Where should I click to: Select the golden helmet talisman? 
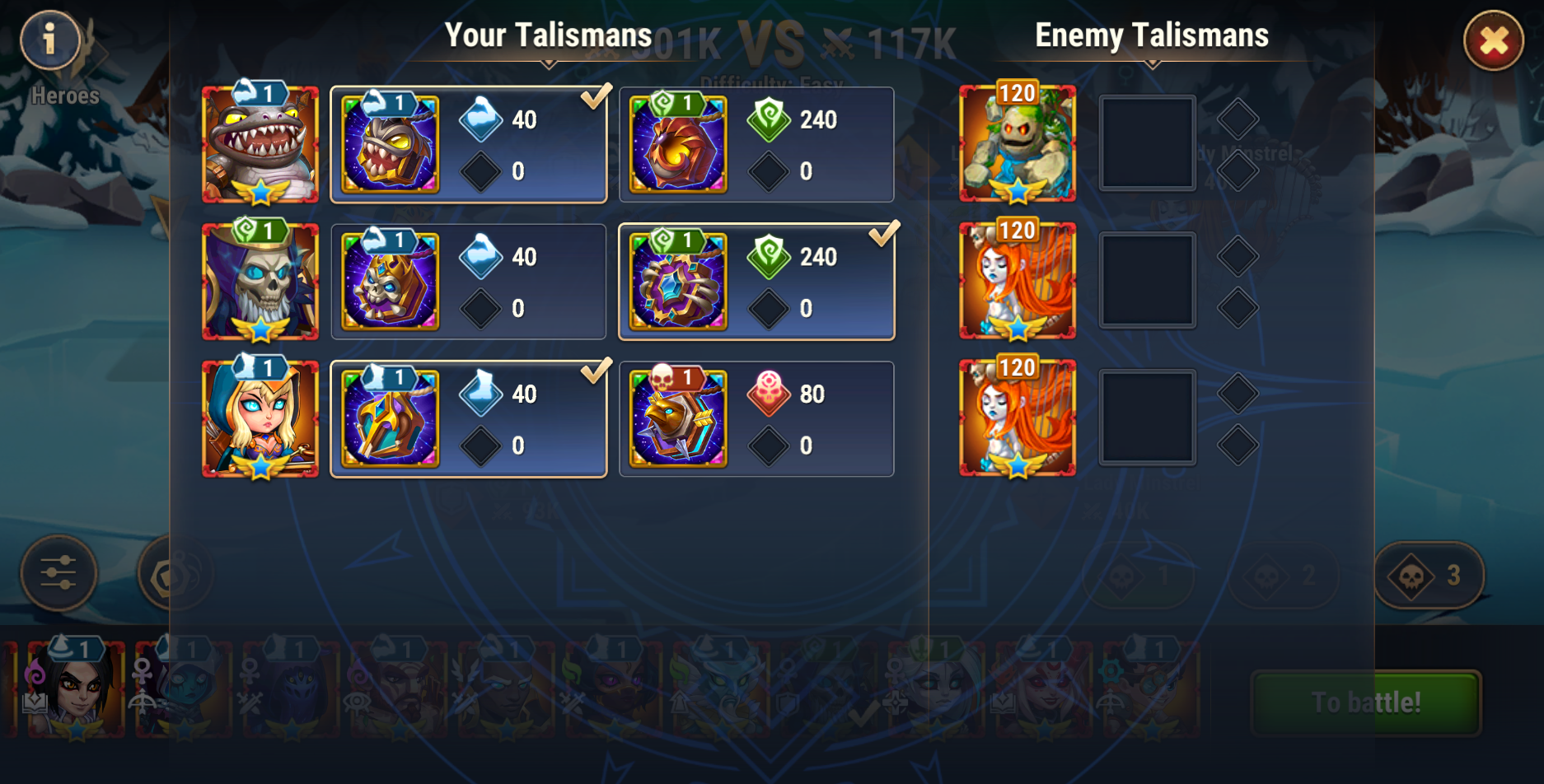click(468, 419)
